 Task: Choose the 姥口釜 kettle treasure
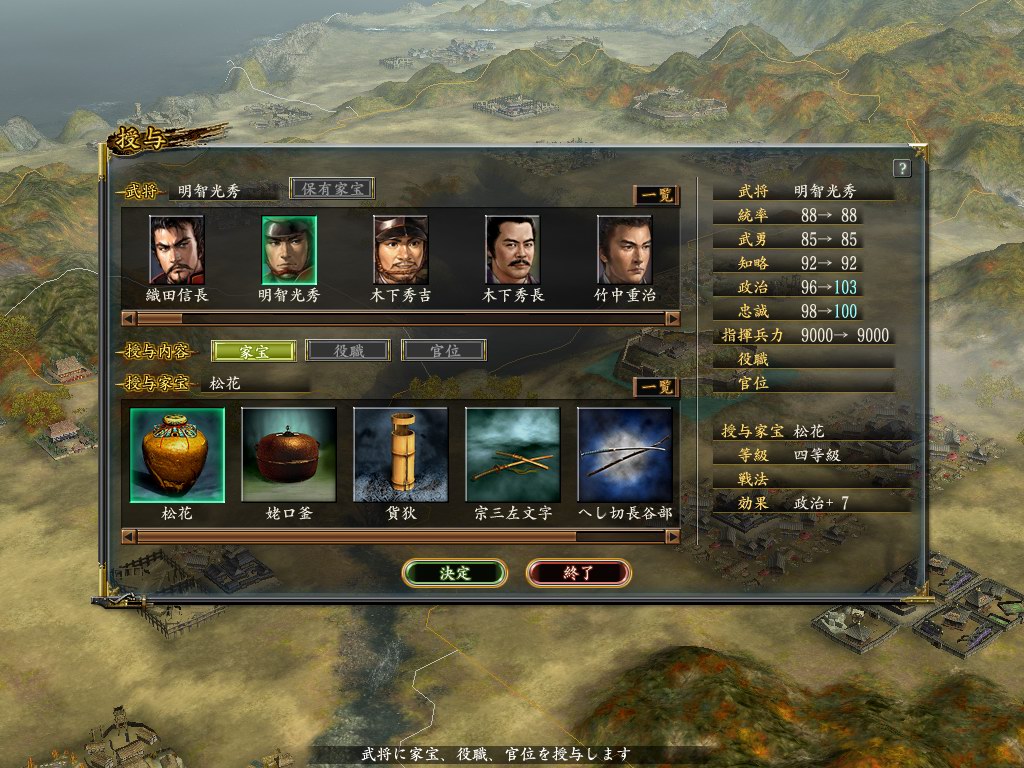289,455
